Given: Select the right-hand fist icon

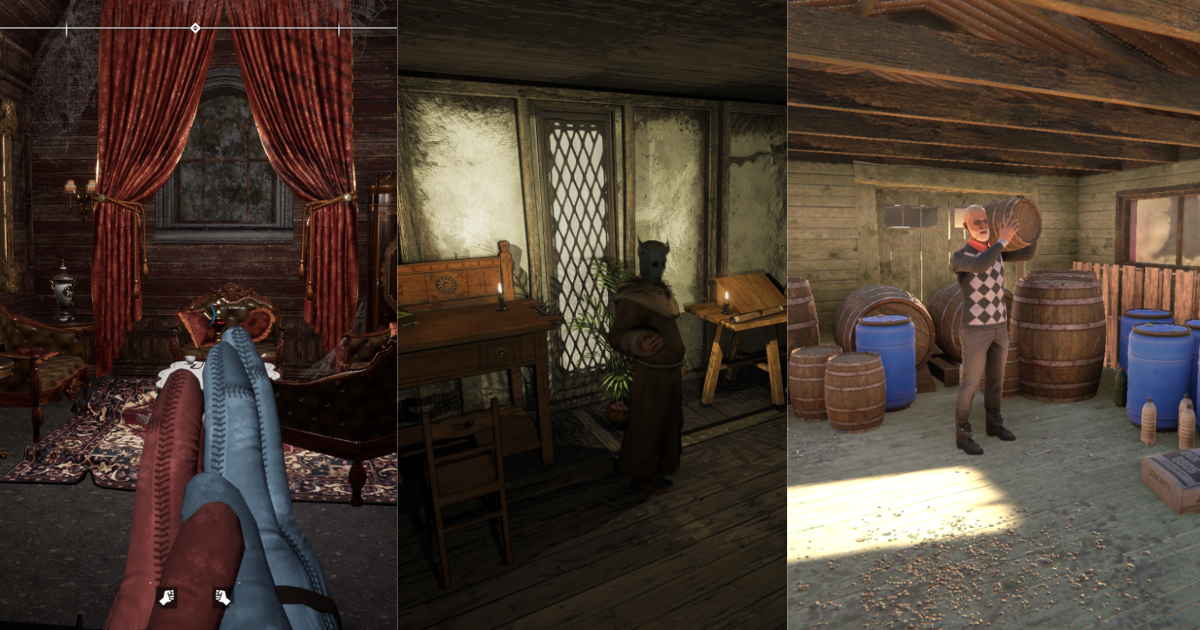Looking at the screenshot, I should pyautogui.click(x=222, y=597).
